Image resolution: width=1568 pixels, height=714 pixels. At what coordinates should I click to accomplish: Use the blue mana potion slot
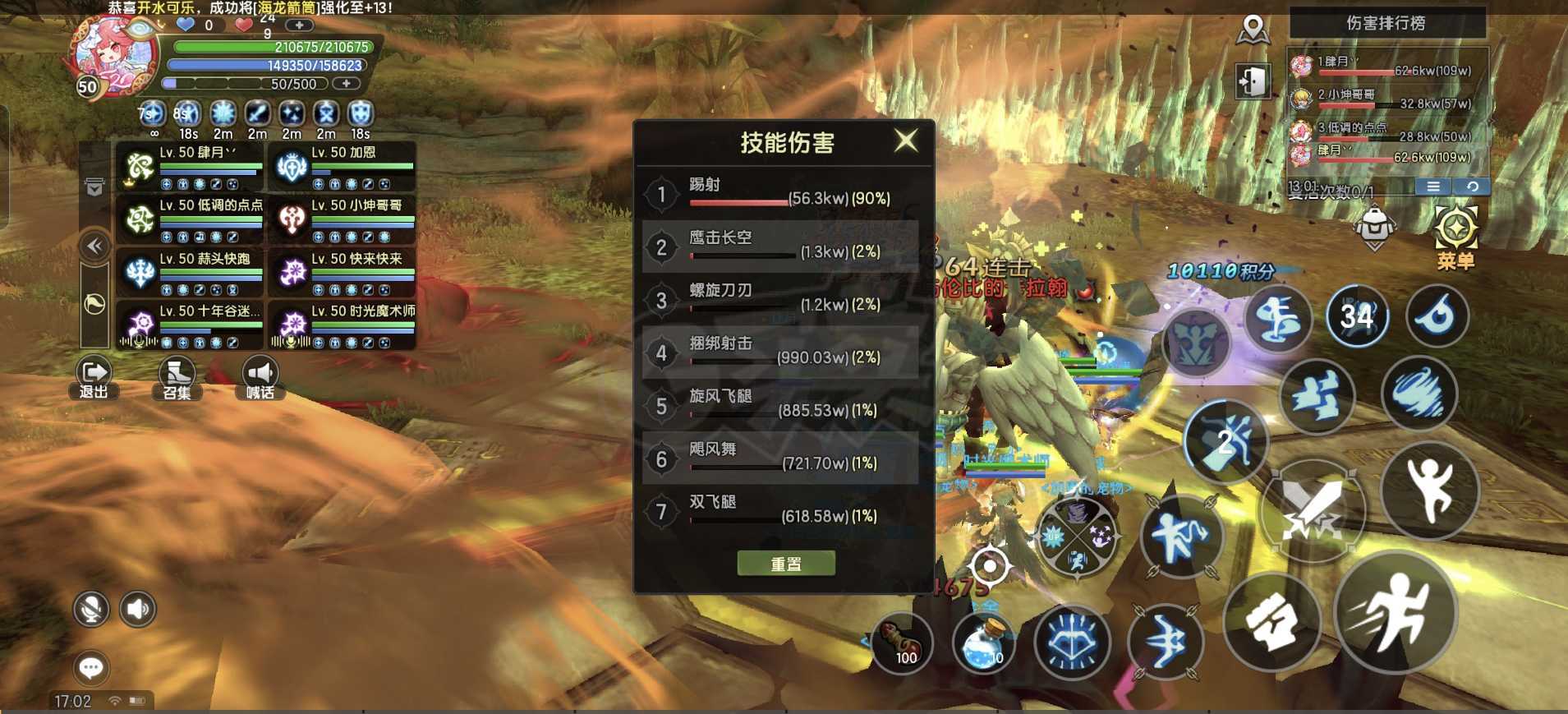[x=983, y=643]
